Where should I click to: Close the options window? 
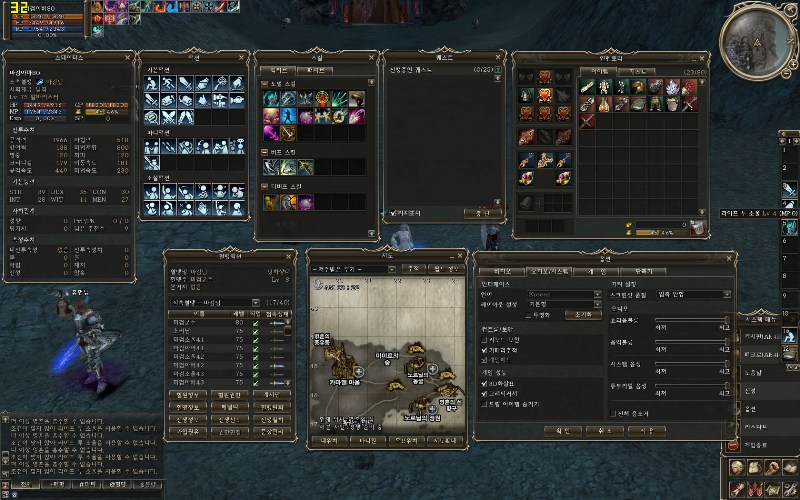tap(730, 257)
